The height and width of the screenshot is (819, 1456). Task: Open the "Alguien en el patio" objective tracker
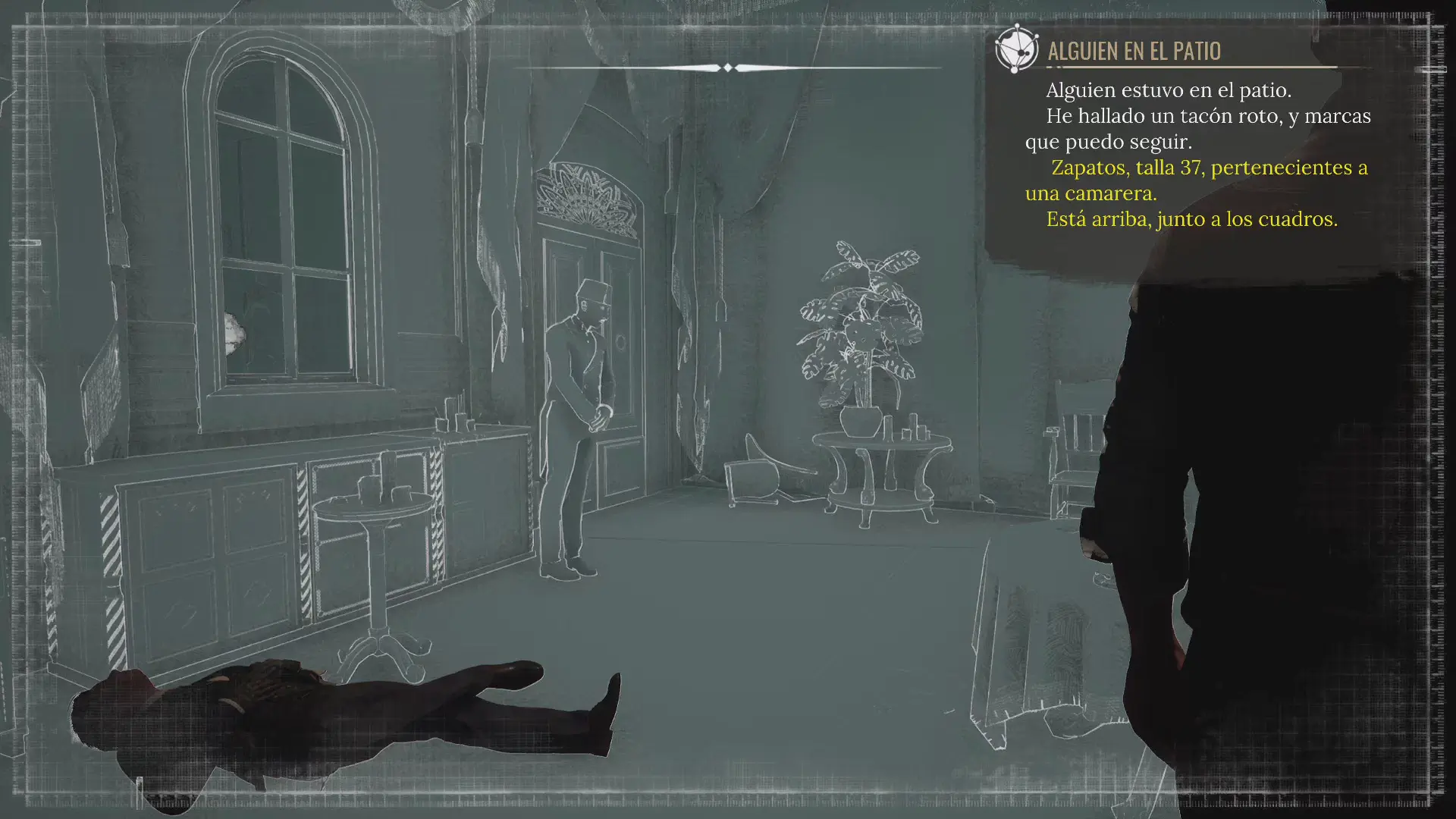(1134, 51)
